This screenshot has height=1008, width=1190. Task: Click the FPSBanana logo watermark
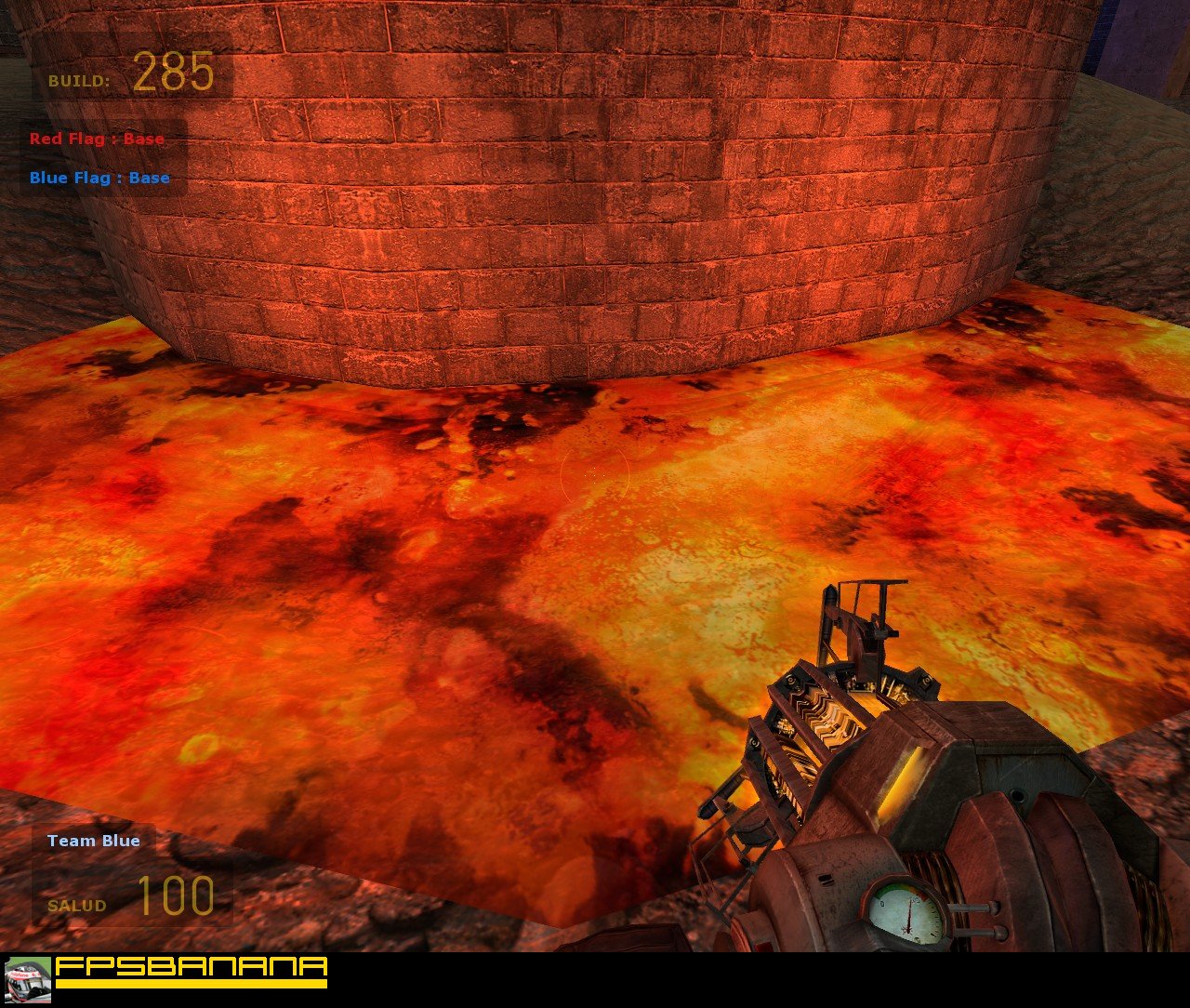[191, 971]
